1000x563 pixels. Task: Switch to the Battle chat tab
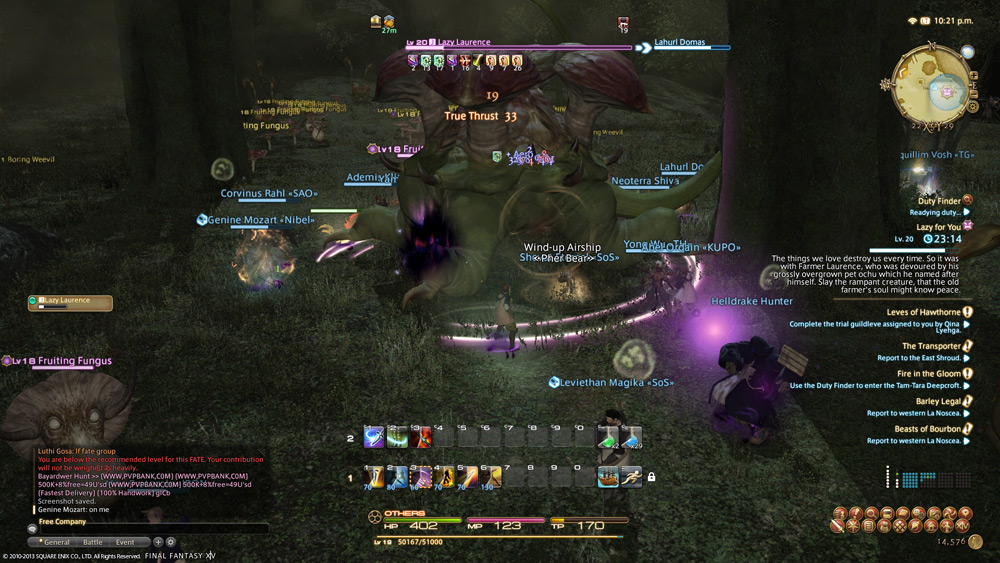tap(92, 542)
